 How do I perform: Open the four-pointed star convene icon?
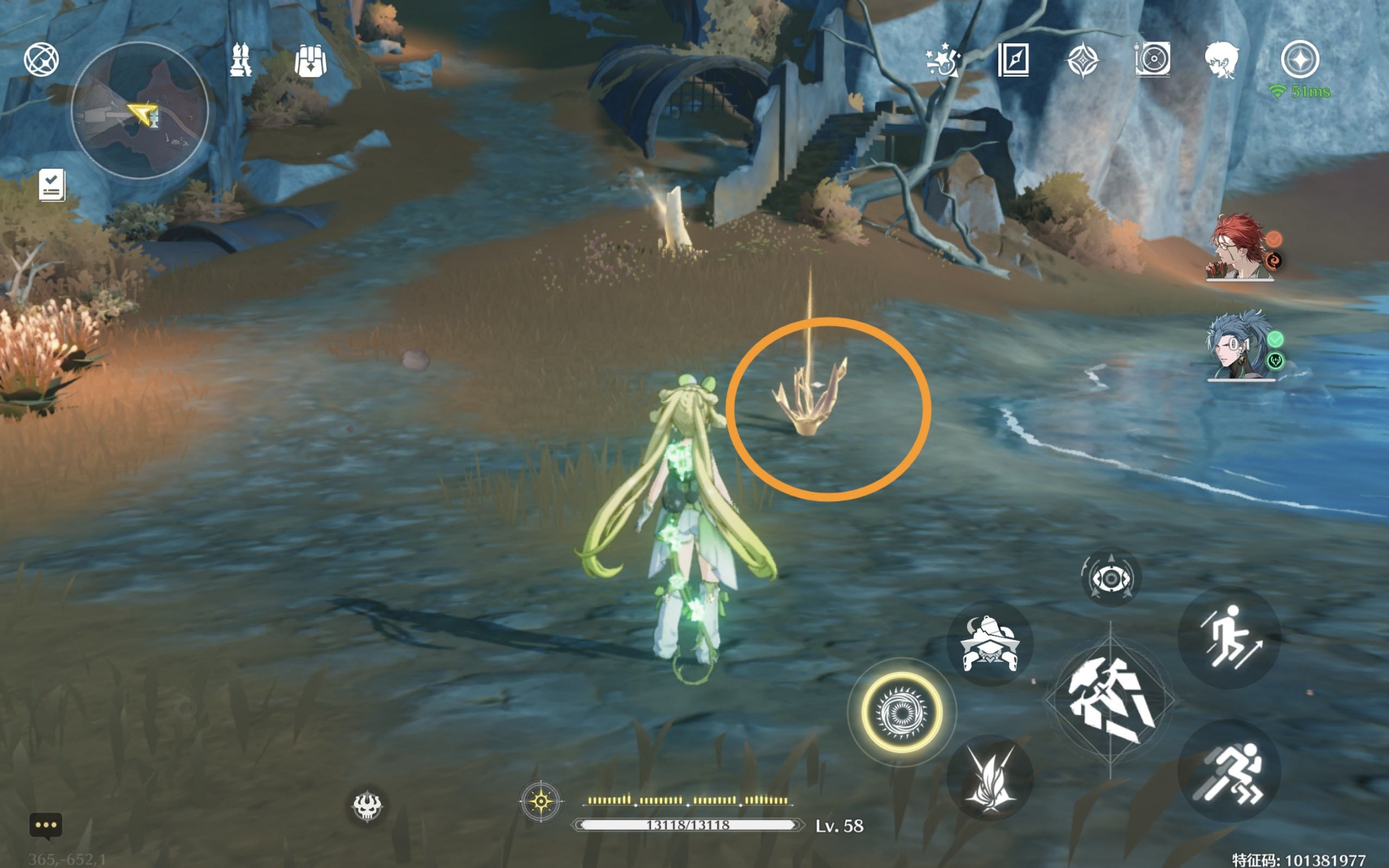point(1082,60)
